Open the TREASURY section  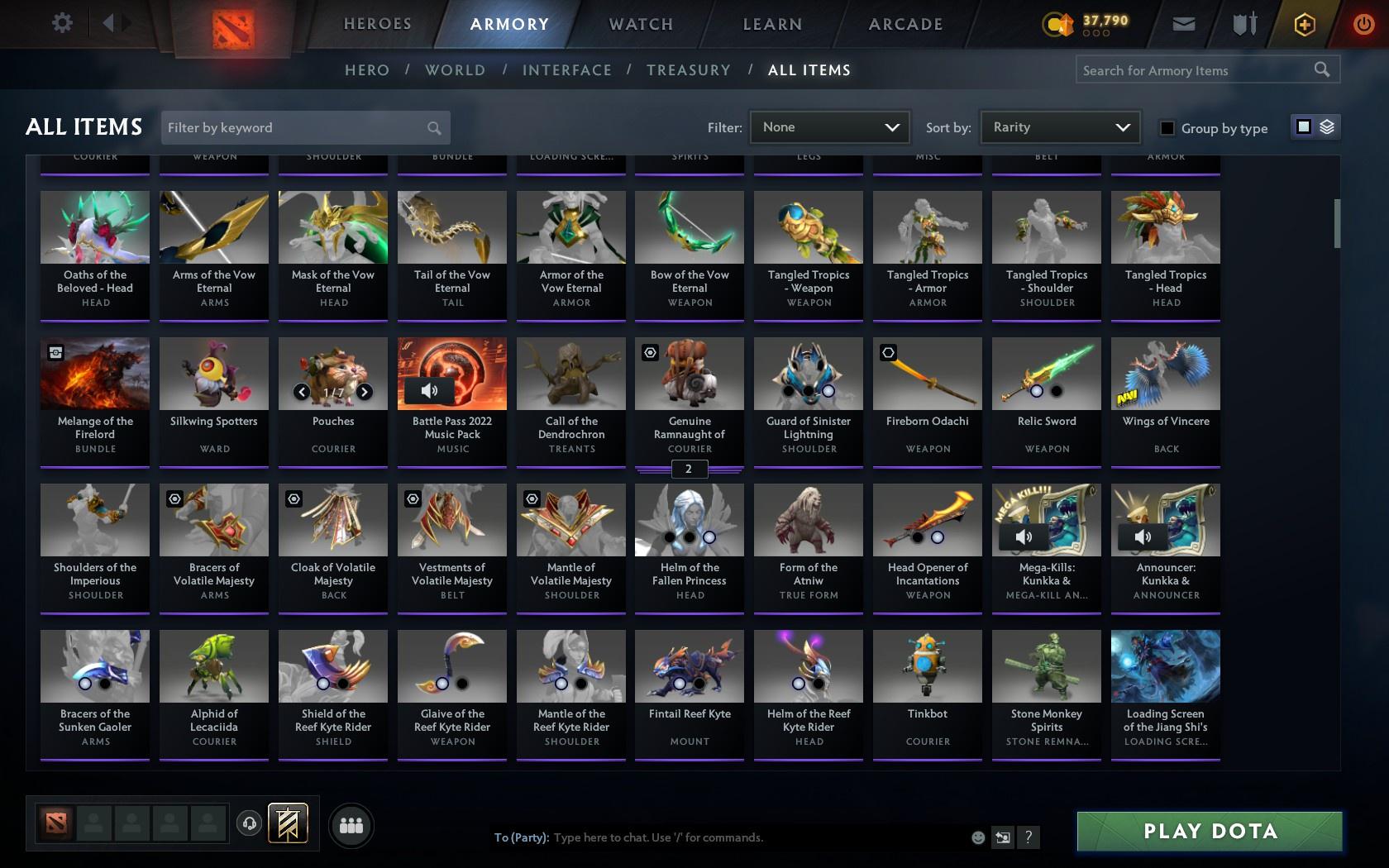(x=689, y=70)
